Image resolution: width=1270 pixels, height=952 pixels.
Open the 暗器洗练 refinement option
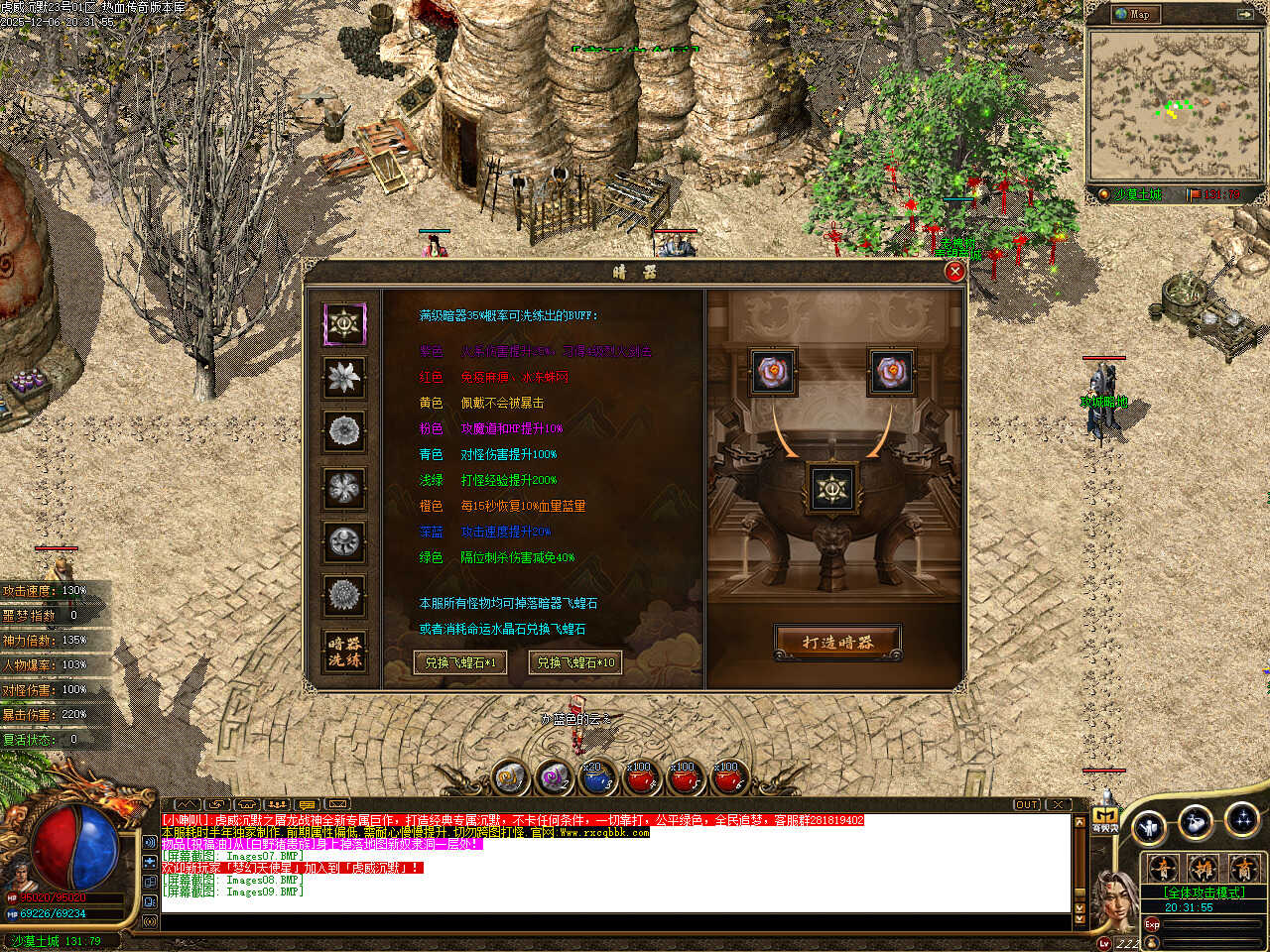(344, 652)
